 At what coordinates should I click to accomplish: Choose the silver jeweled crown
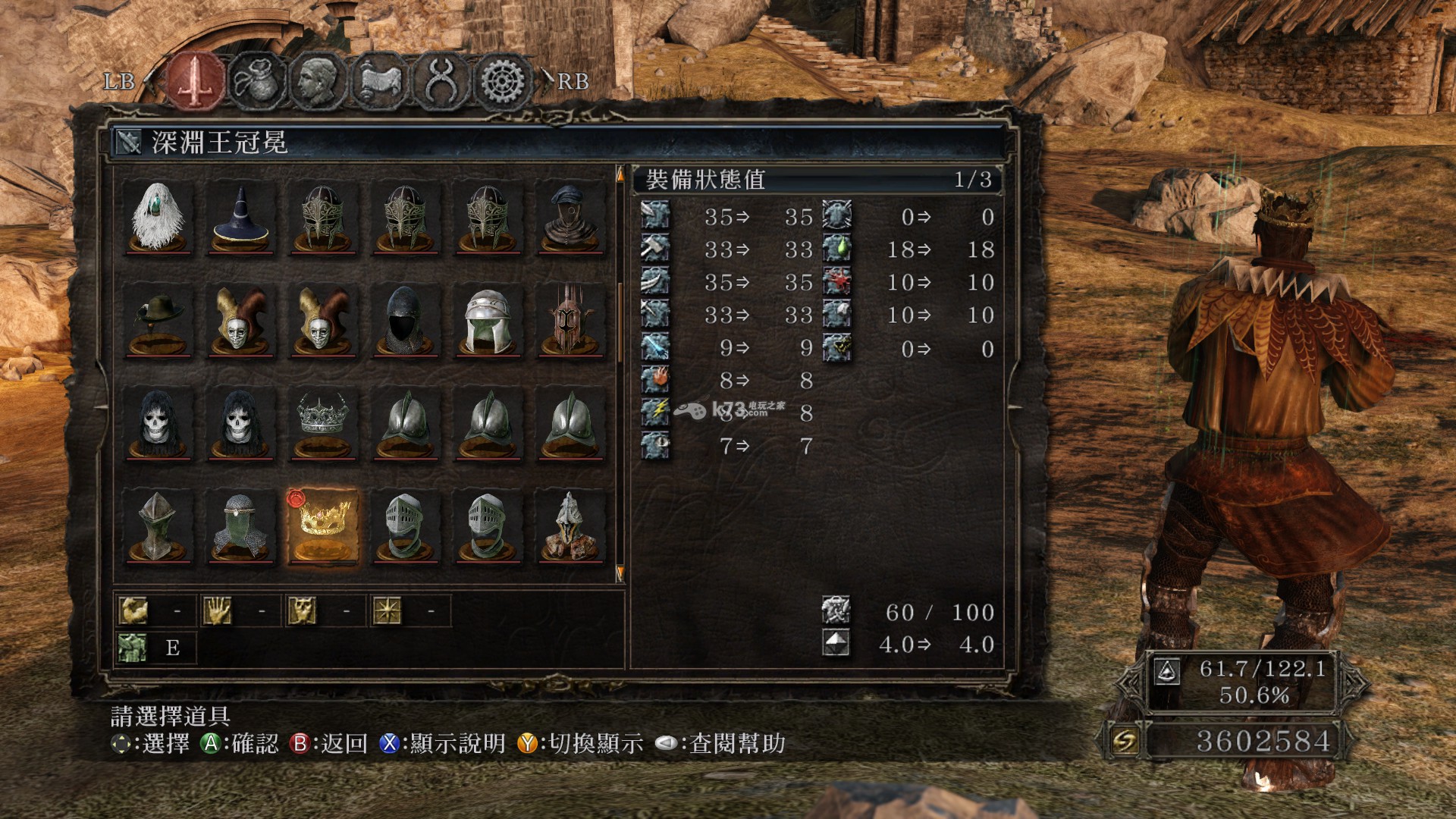tap(323, 423)
